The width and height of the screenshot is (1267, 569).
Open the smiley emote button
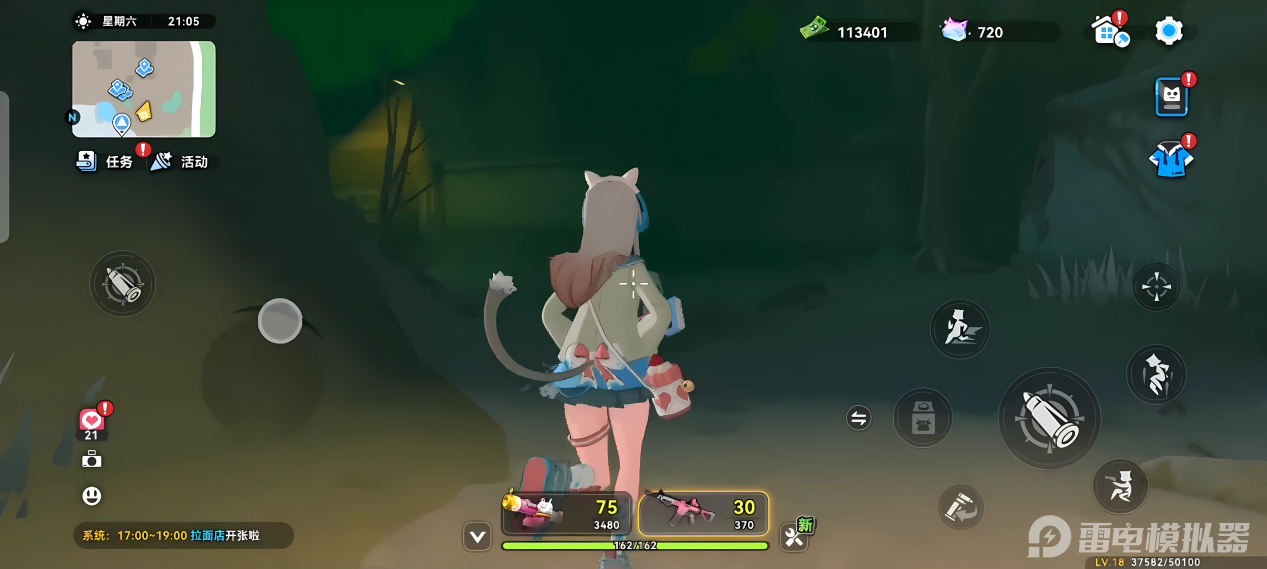tap(92, 496)
